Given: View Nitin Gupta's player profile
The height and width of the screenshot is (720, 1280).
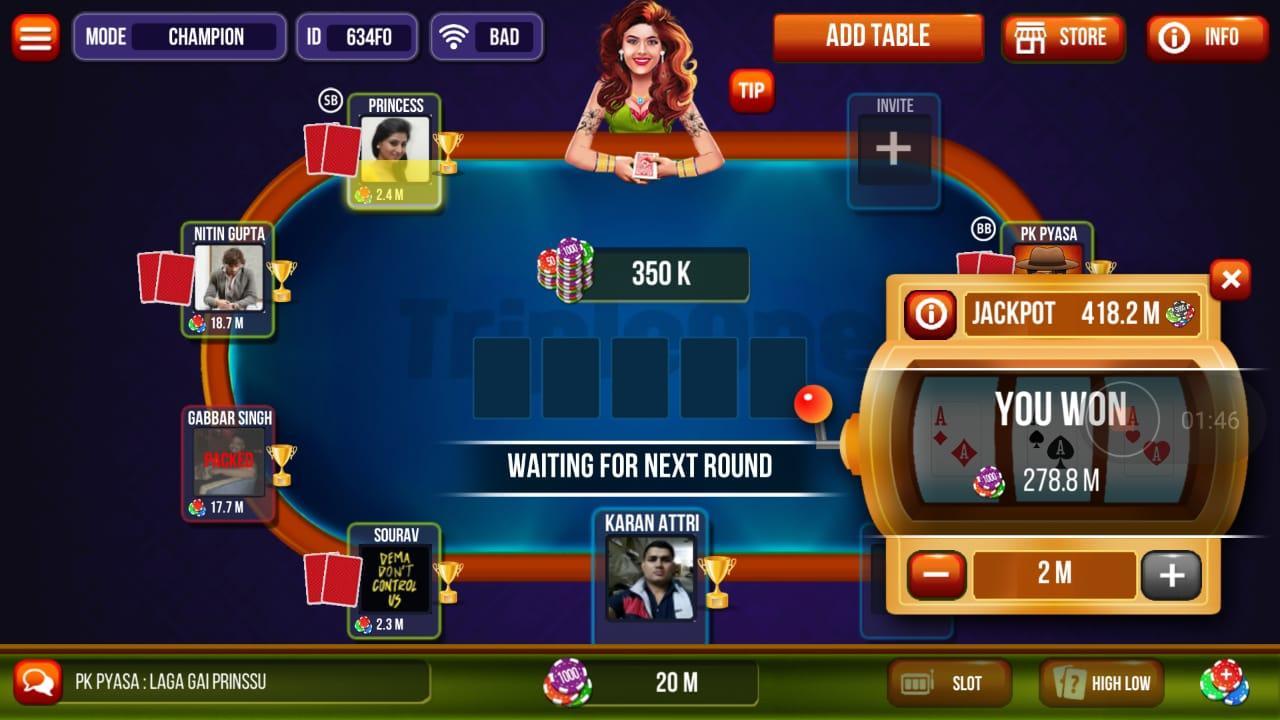Looking at the screenshot, I should click(x=228, y=278).
